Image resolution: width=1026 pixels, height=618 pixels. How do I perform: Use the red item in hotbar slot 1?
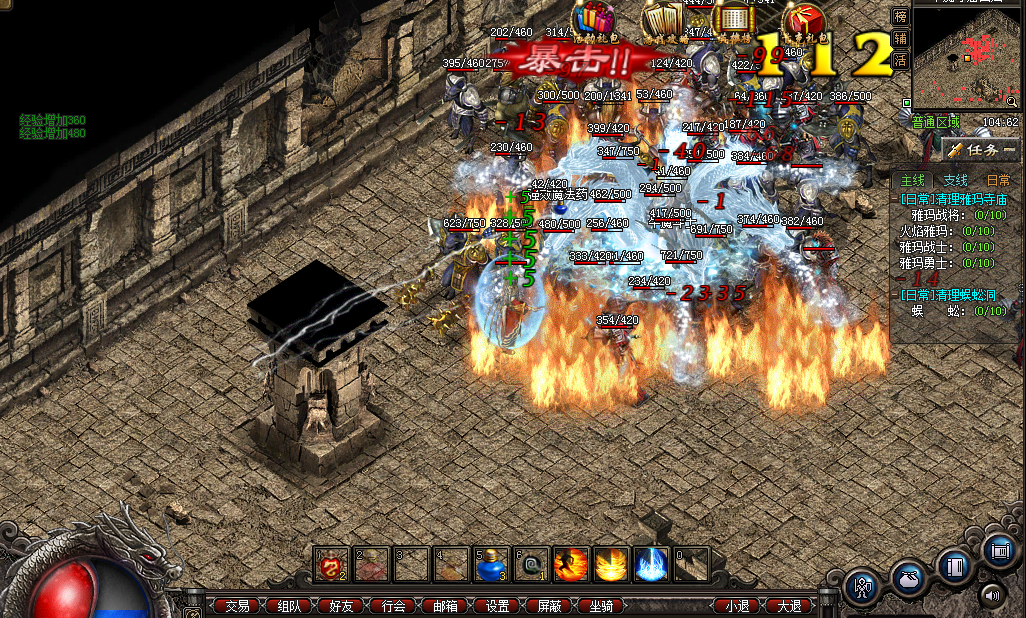coord(330,565)
